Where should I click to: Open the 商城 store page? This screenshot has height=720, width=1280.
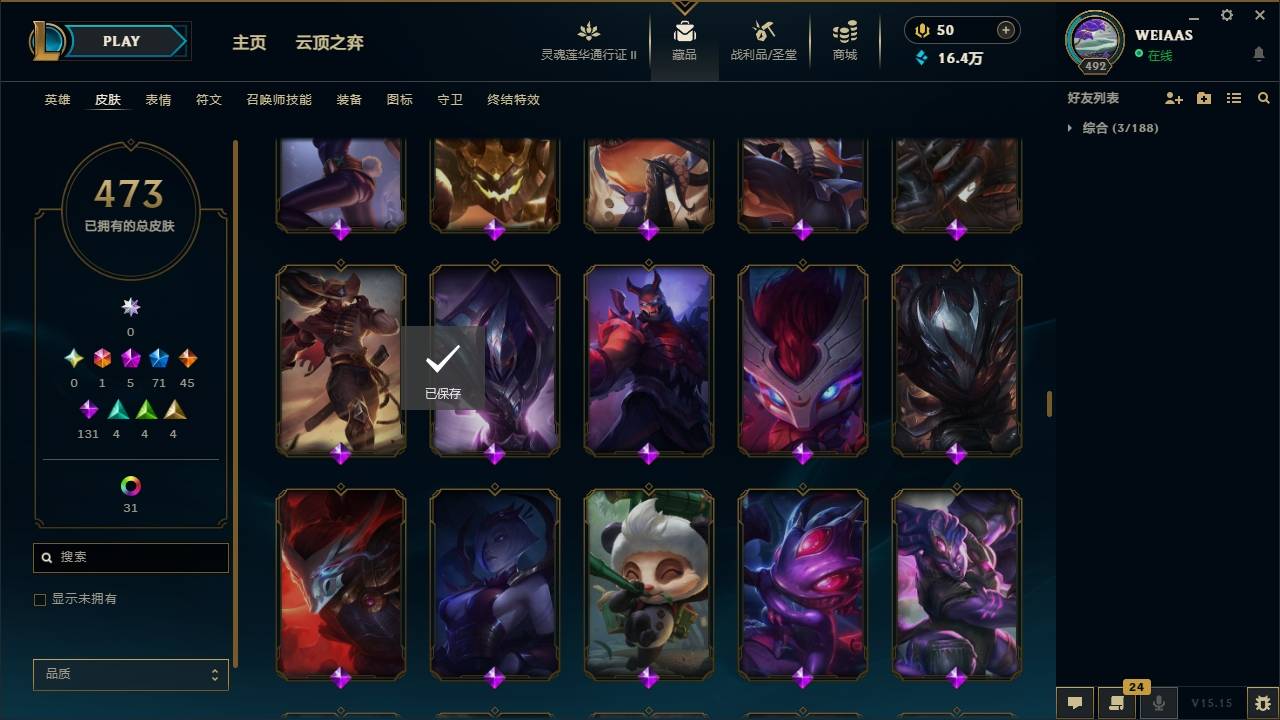point(843,42)
